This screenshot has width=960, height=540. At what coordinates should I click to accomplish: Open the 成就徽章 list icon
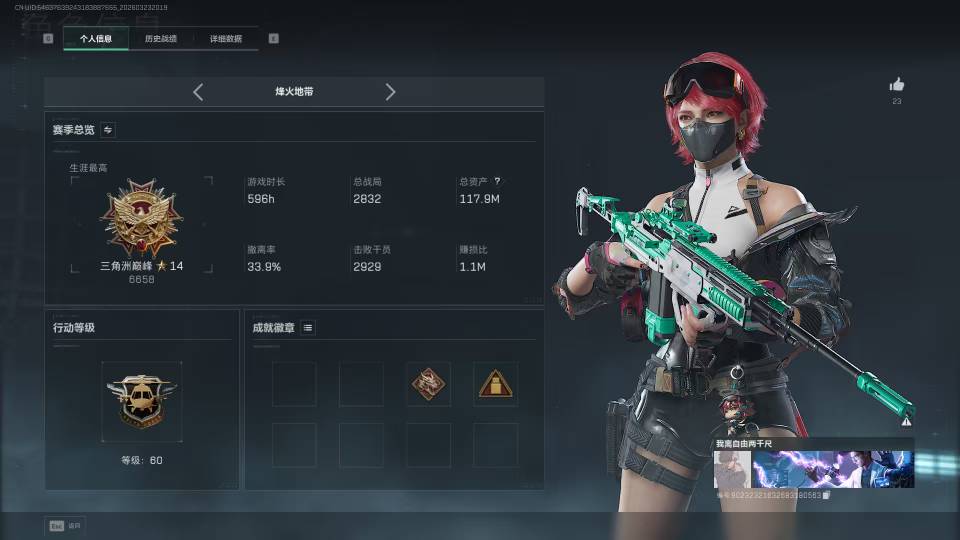(x=308, y=327)
